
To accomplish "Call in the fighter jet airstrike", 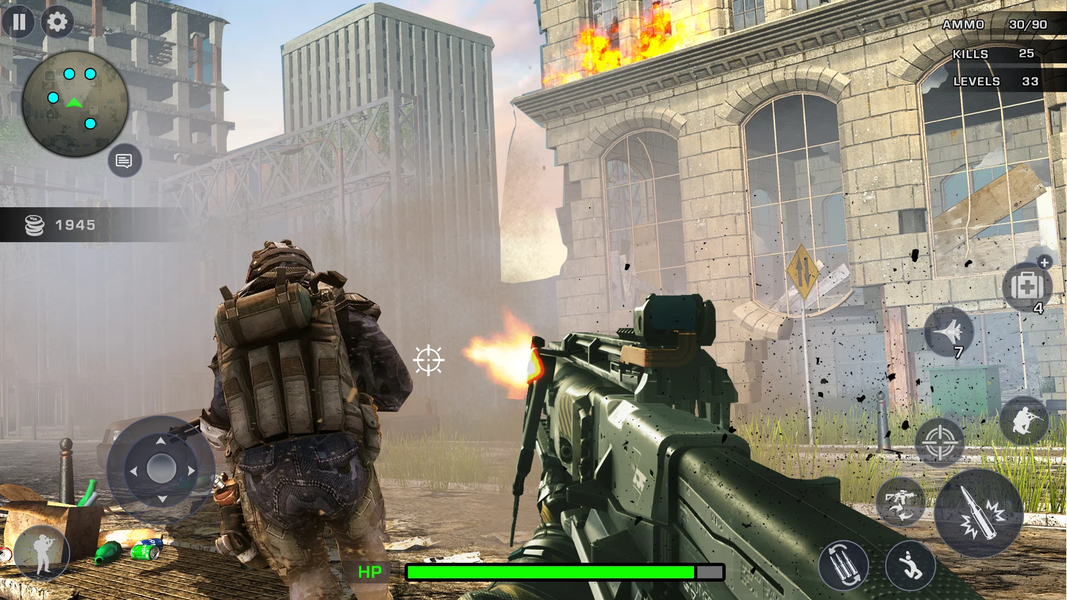I will point(948,331).
